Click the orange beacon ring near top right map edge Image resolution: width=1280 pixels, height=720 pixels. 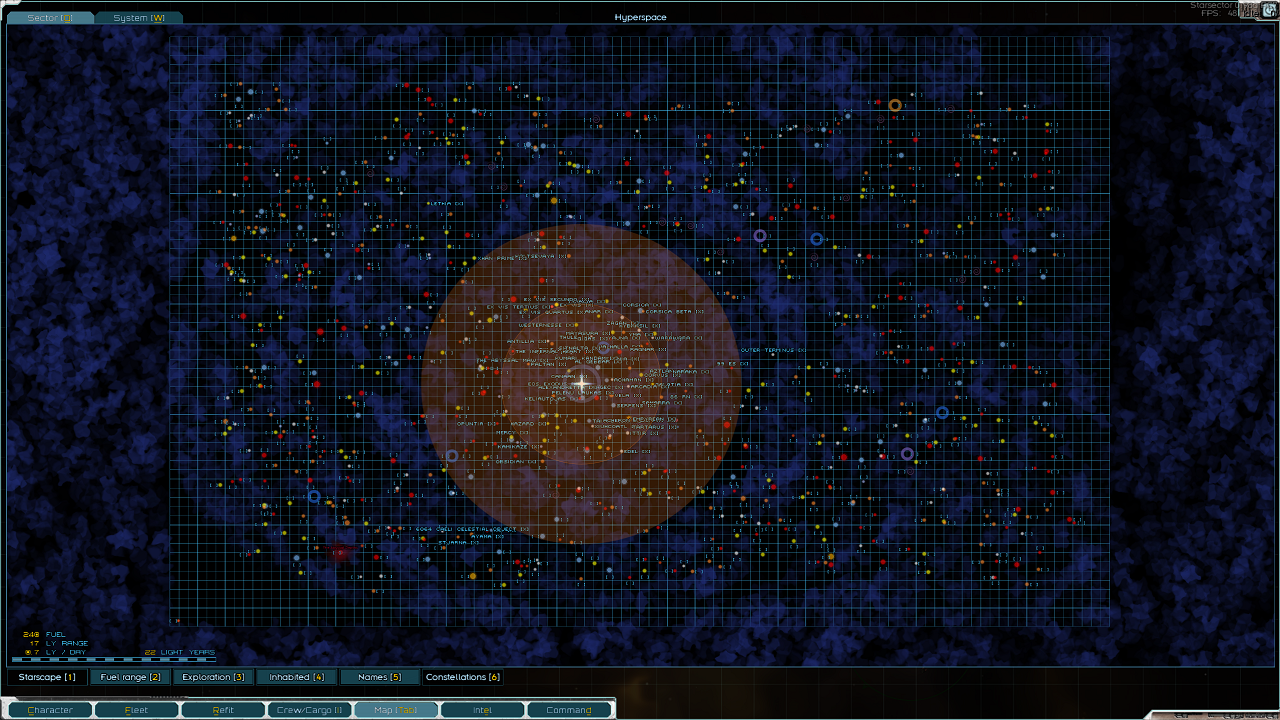coord(895,104)
